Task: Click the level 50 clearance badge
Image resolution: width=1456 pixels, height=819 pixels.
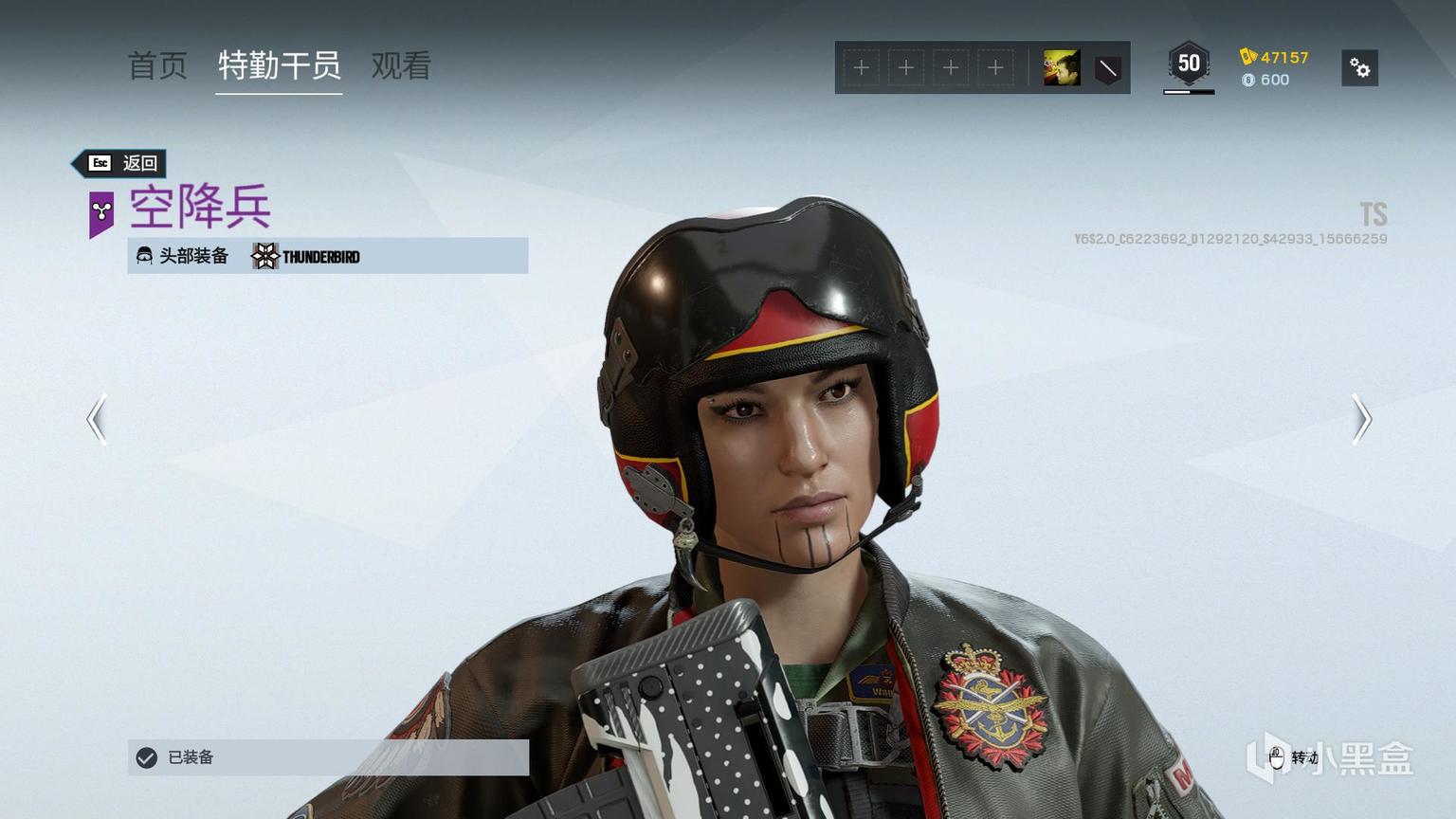Action: [1189, 64]
